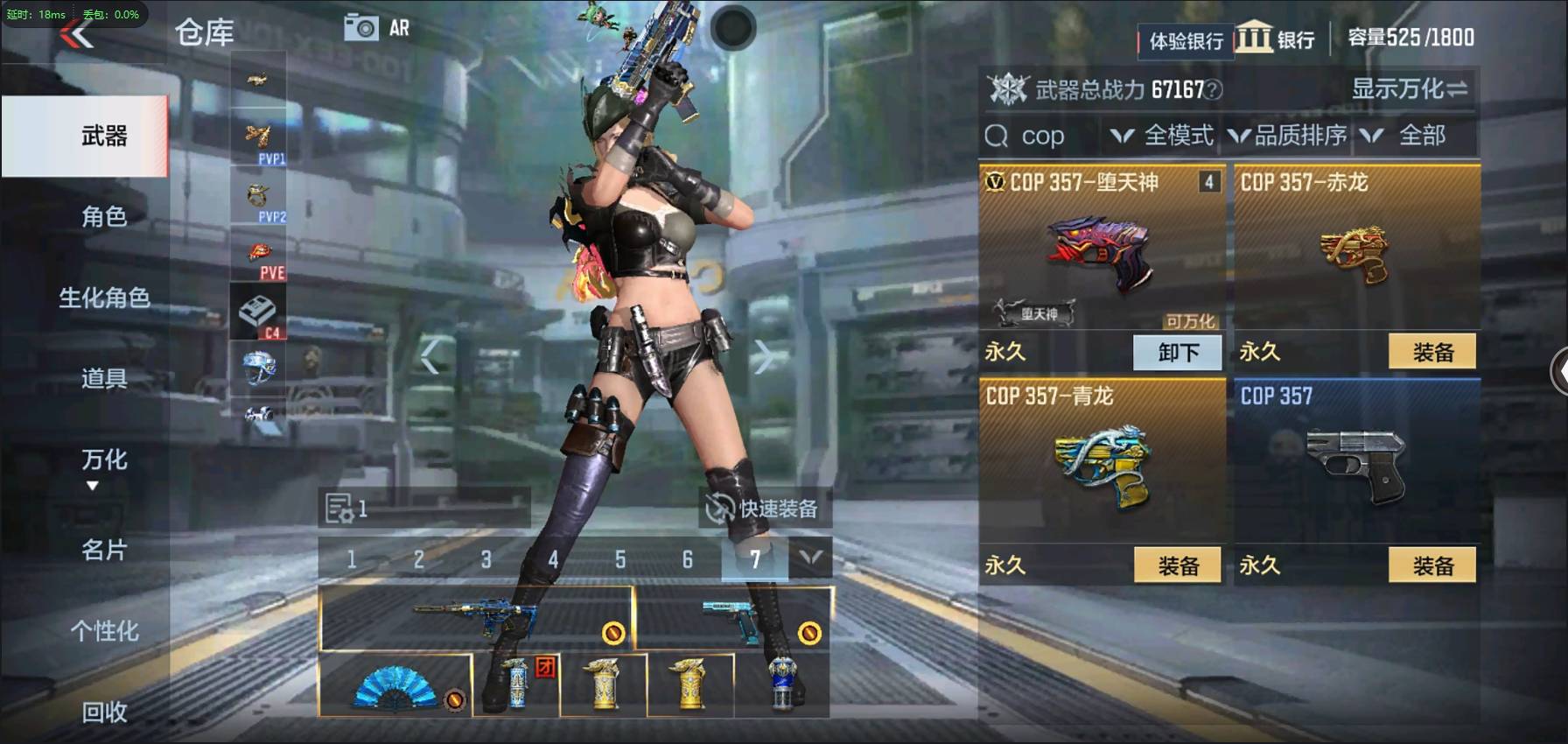Viewport: 1568px width, 744px height.
Task: Open the 名片 section
Action: point(104,550)
